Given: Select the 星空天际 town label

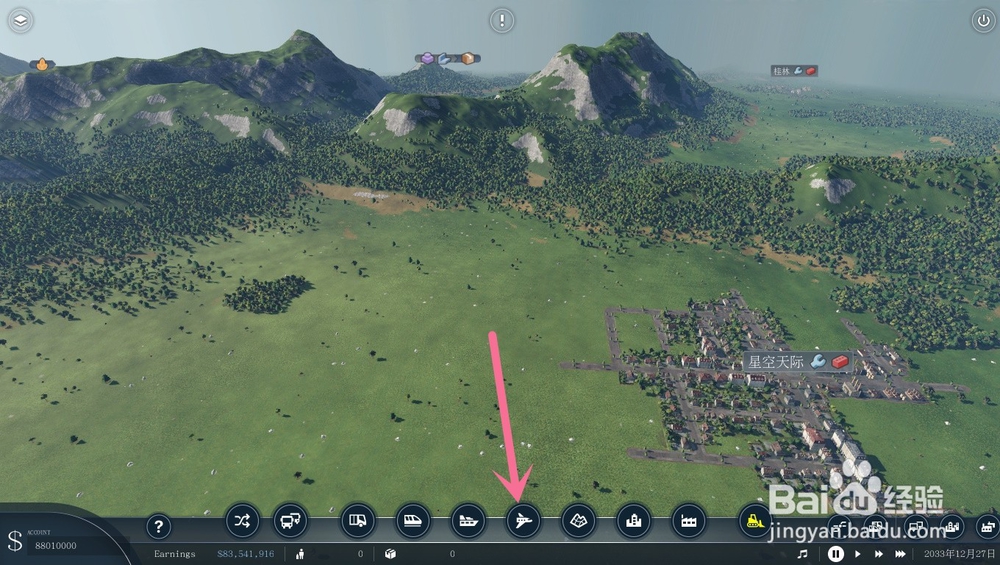Looking at the screenshot, I should 776,361.
